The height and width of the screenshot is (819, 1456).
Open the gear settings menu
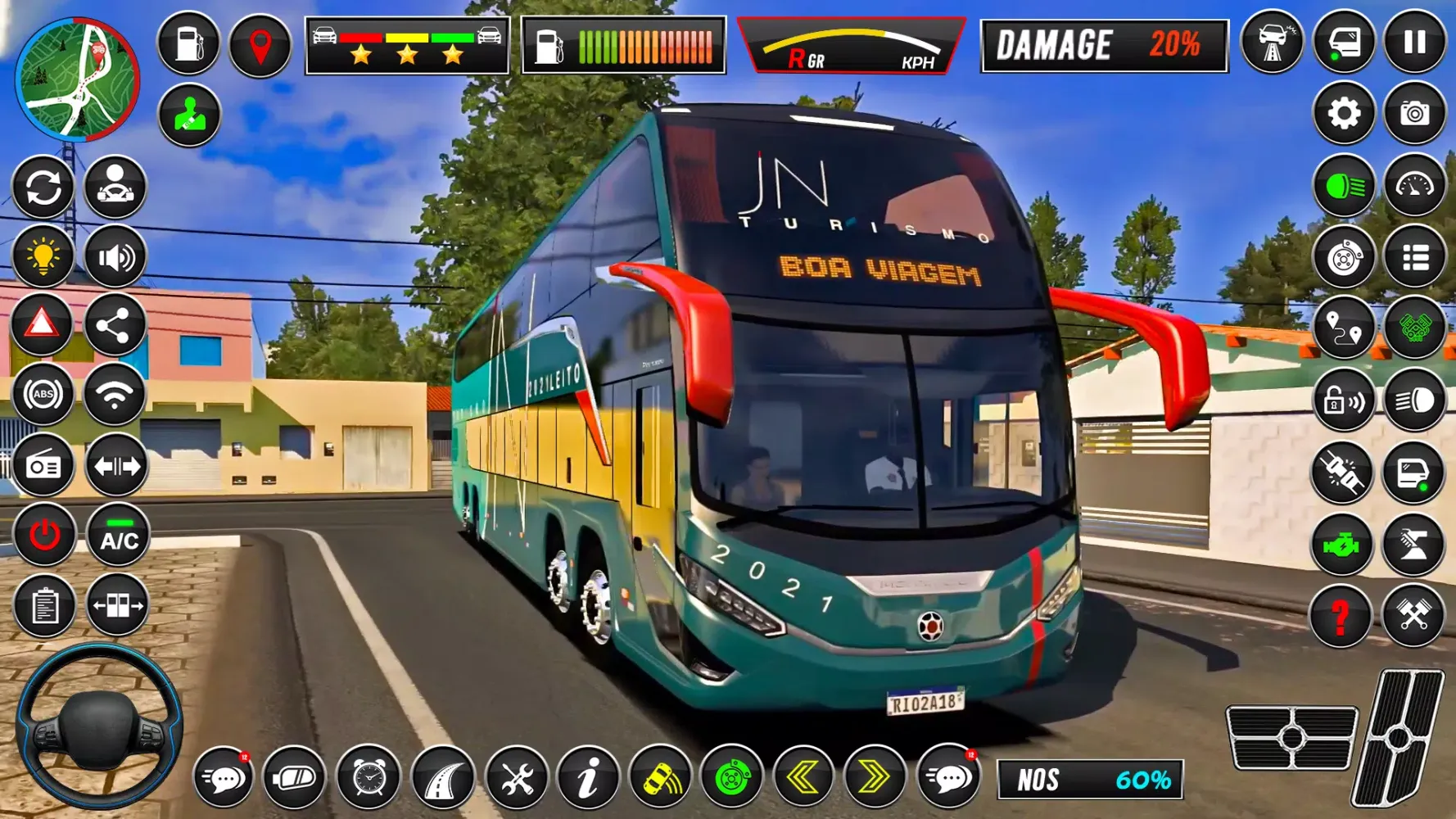click(1343, 114)
